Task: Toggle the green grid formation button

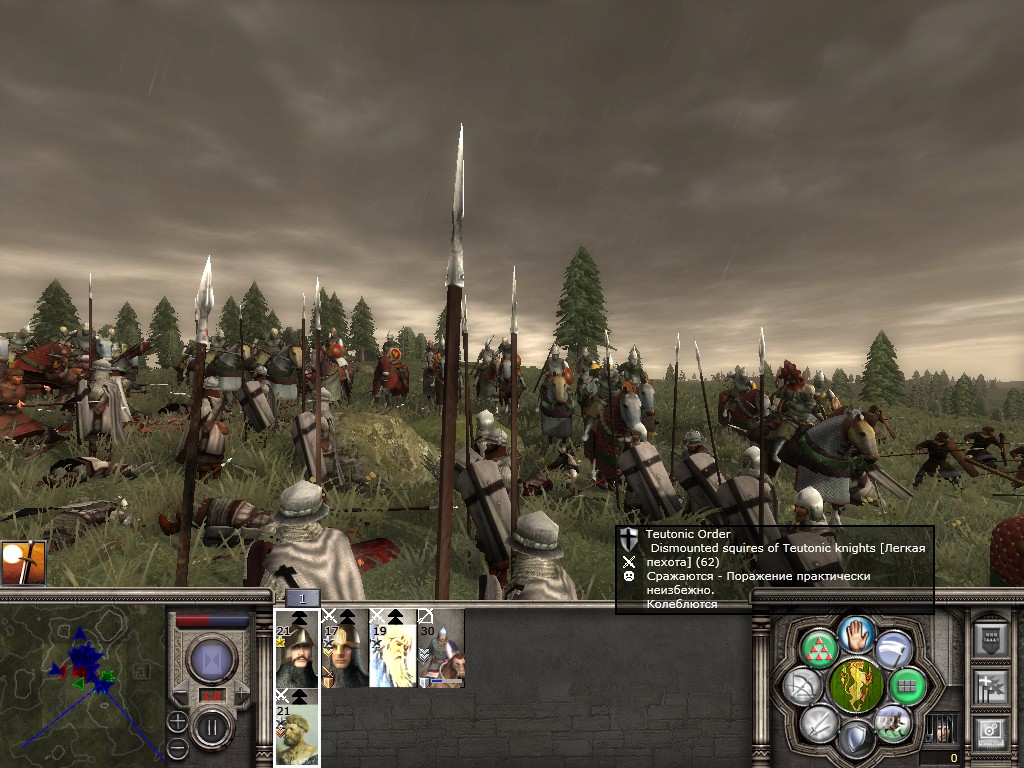Action: point(907,686)
